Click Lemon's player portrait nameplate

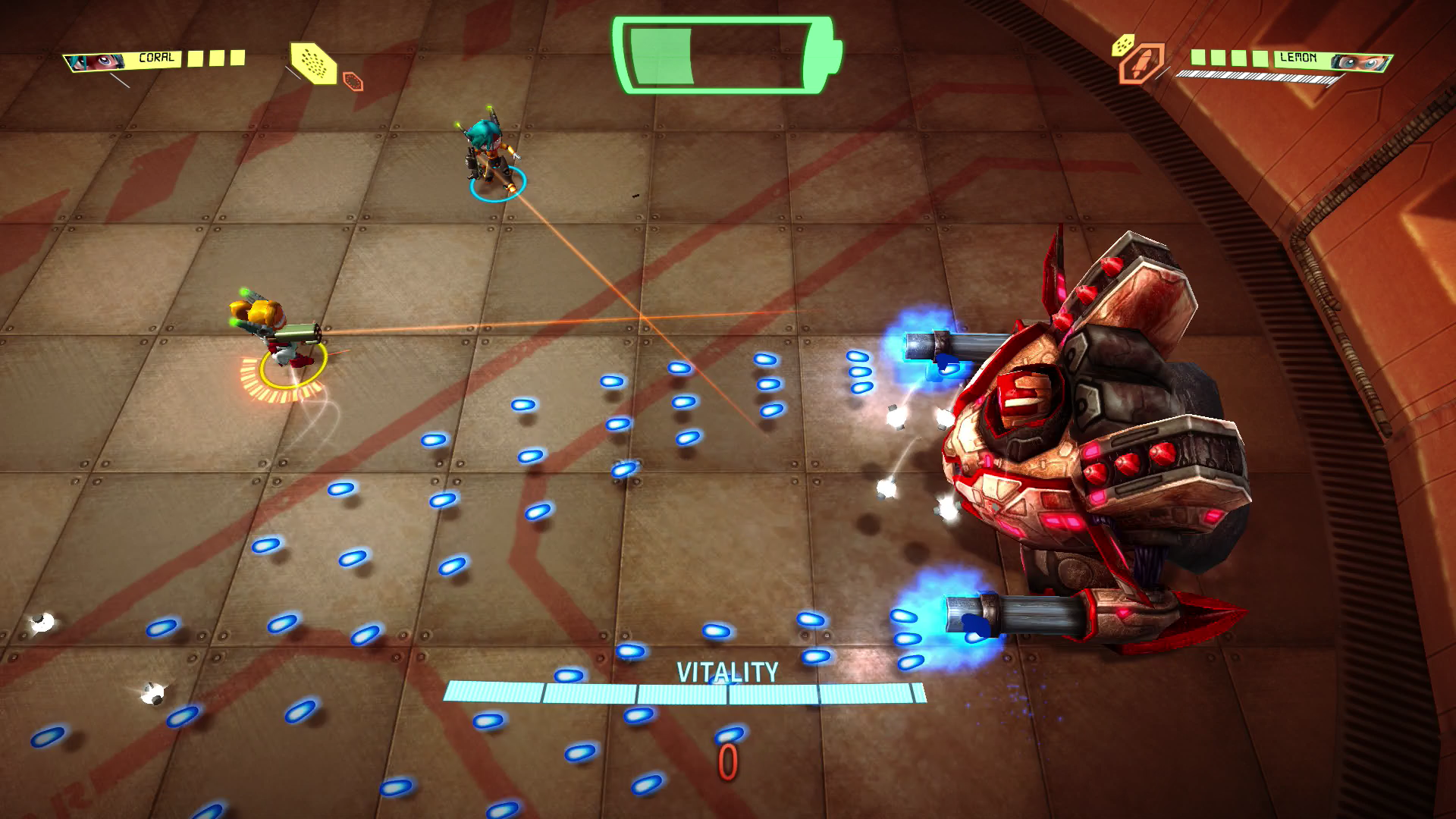1333,59
